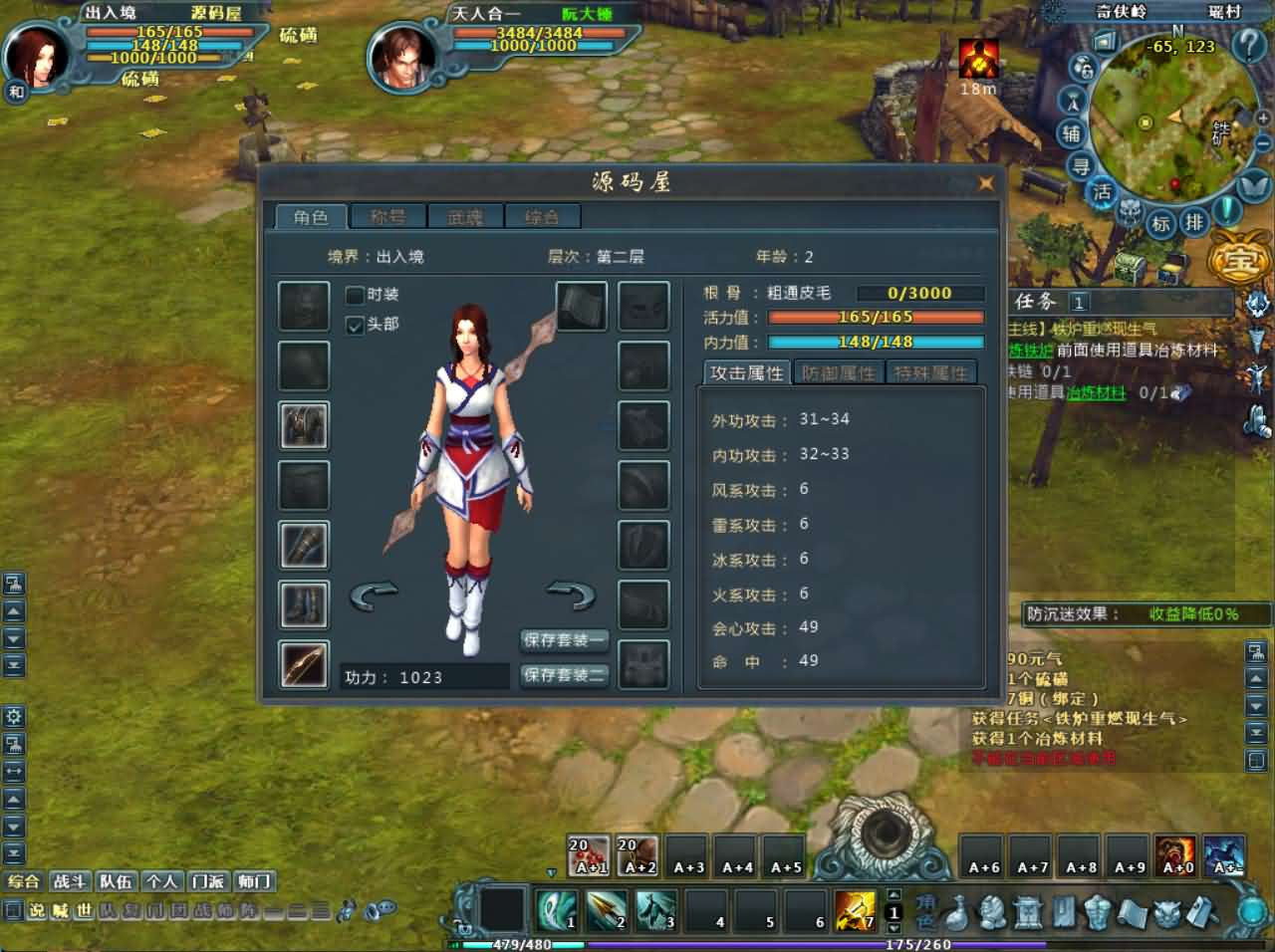1275x952 pixels.
Task: Click the up arrow stepper beside the hotbar number 1
Action: [892, 893]
